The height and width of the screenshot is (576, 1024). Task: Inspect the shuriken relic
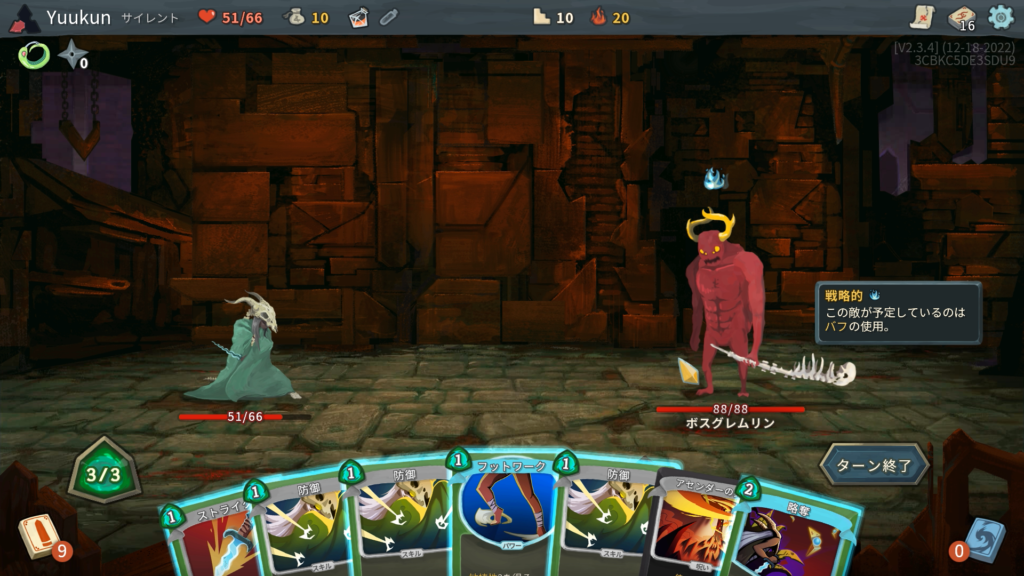click(x=73, y=55)
